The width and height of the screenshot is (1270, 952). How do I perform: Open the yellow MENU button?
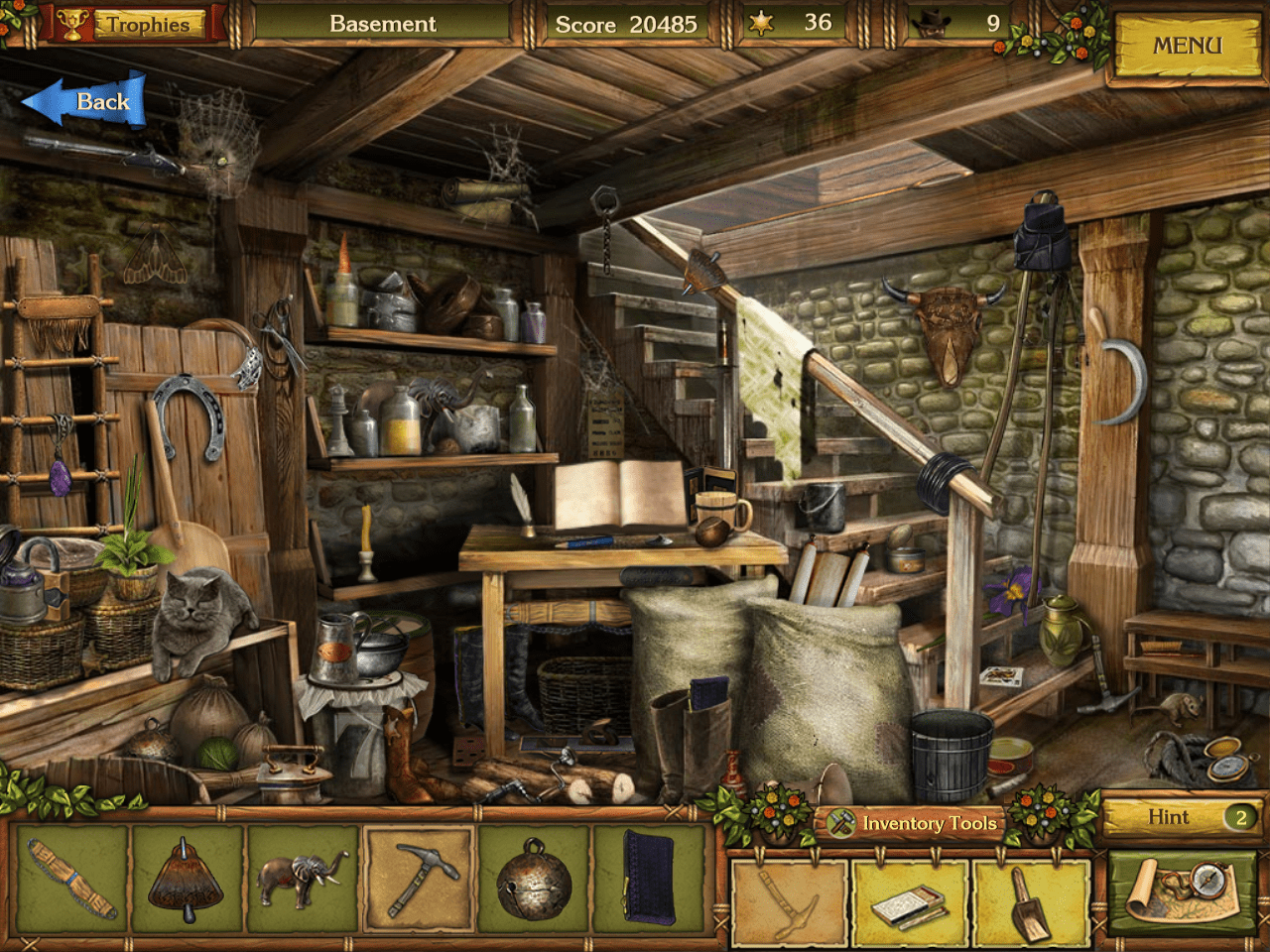pos(1186,46)
